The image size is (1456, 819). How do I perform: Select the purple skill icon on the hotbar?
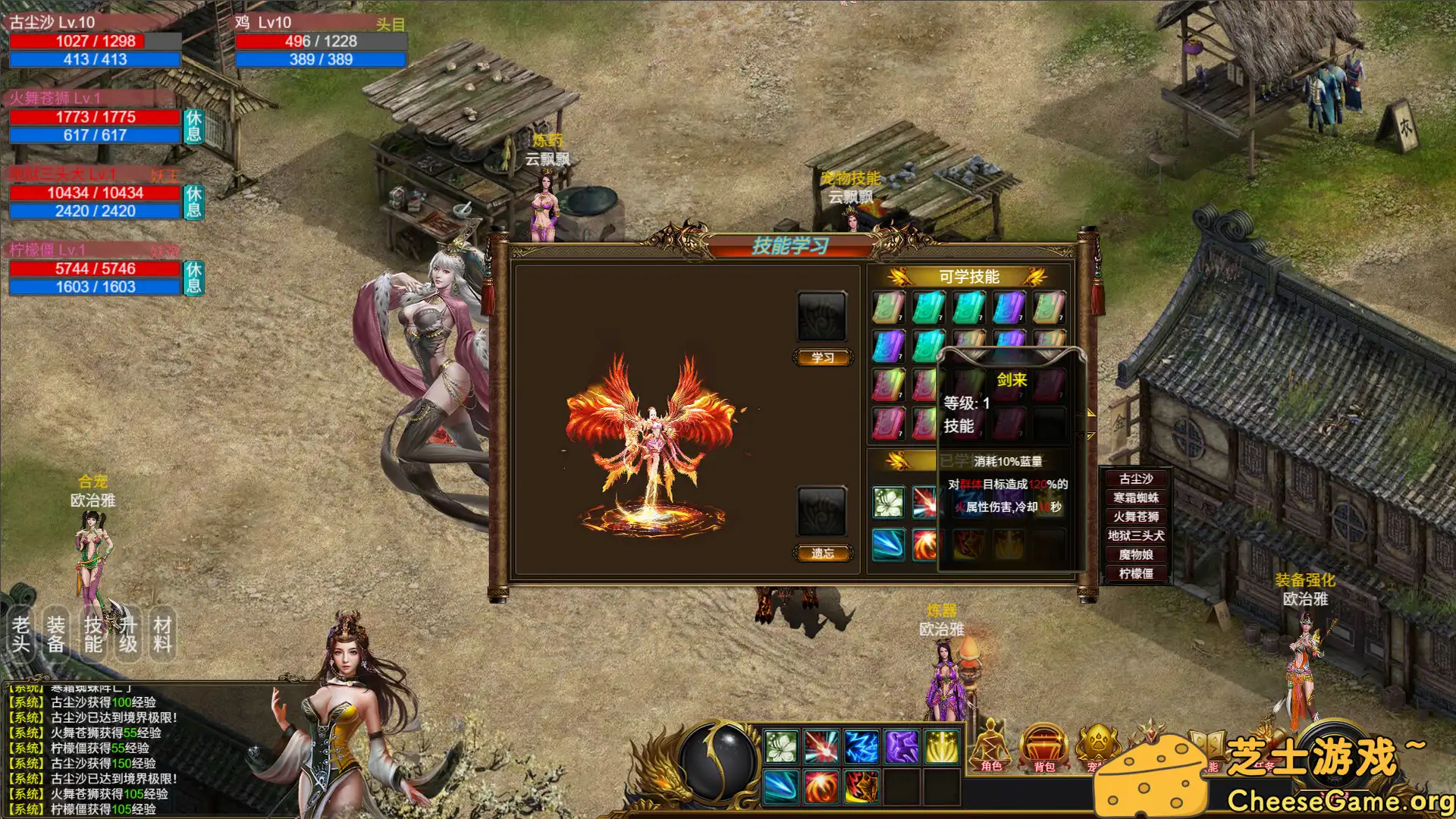[x=902, y=747]
